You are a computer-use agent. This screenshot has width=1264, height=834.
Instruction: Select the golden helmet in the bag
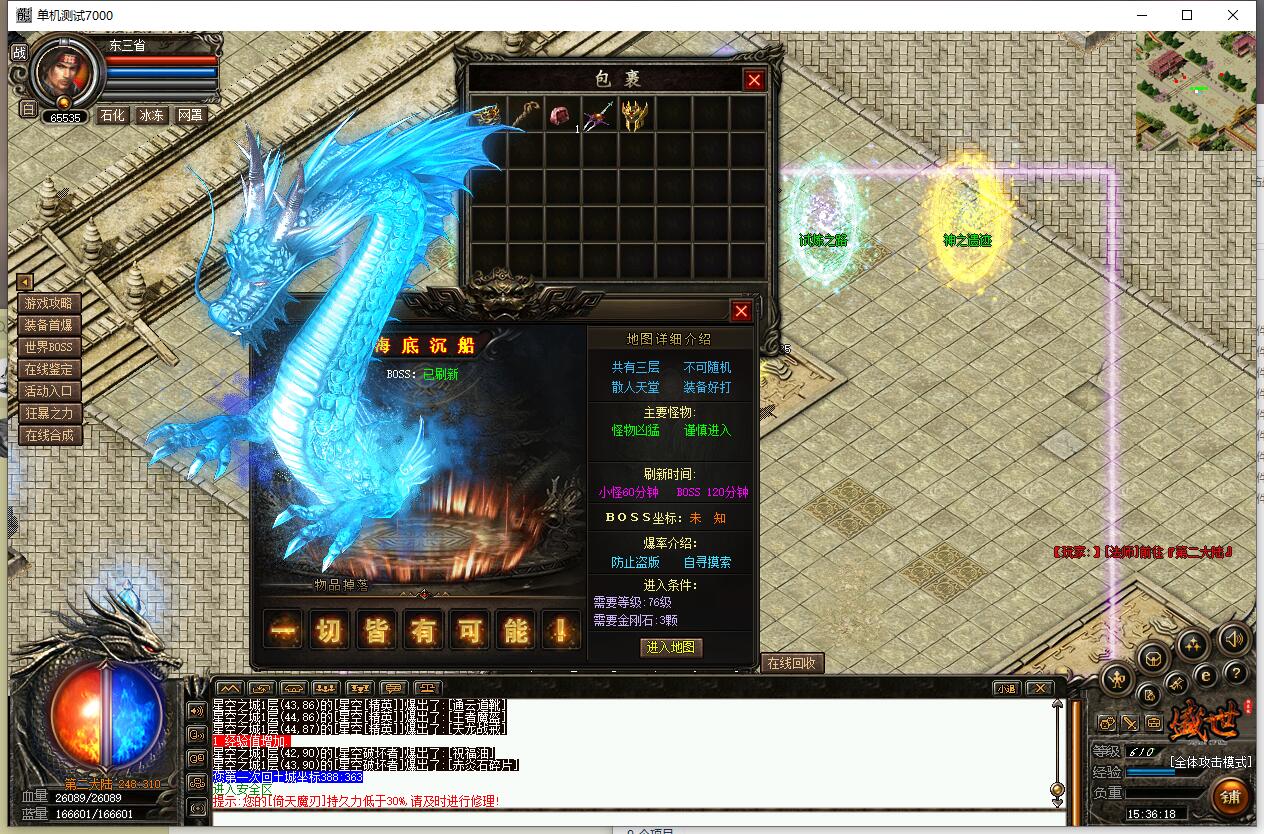tap(634, 114)
